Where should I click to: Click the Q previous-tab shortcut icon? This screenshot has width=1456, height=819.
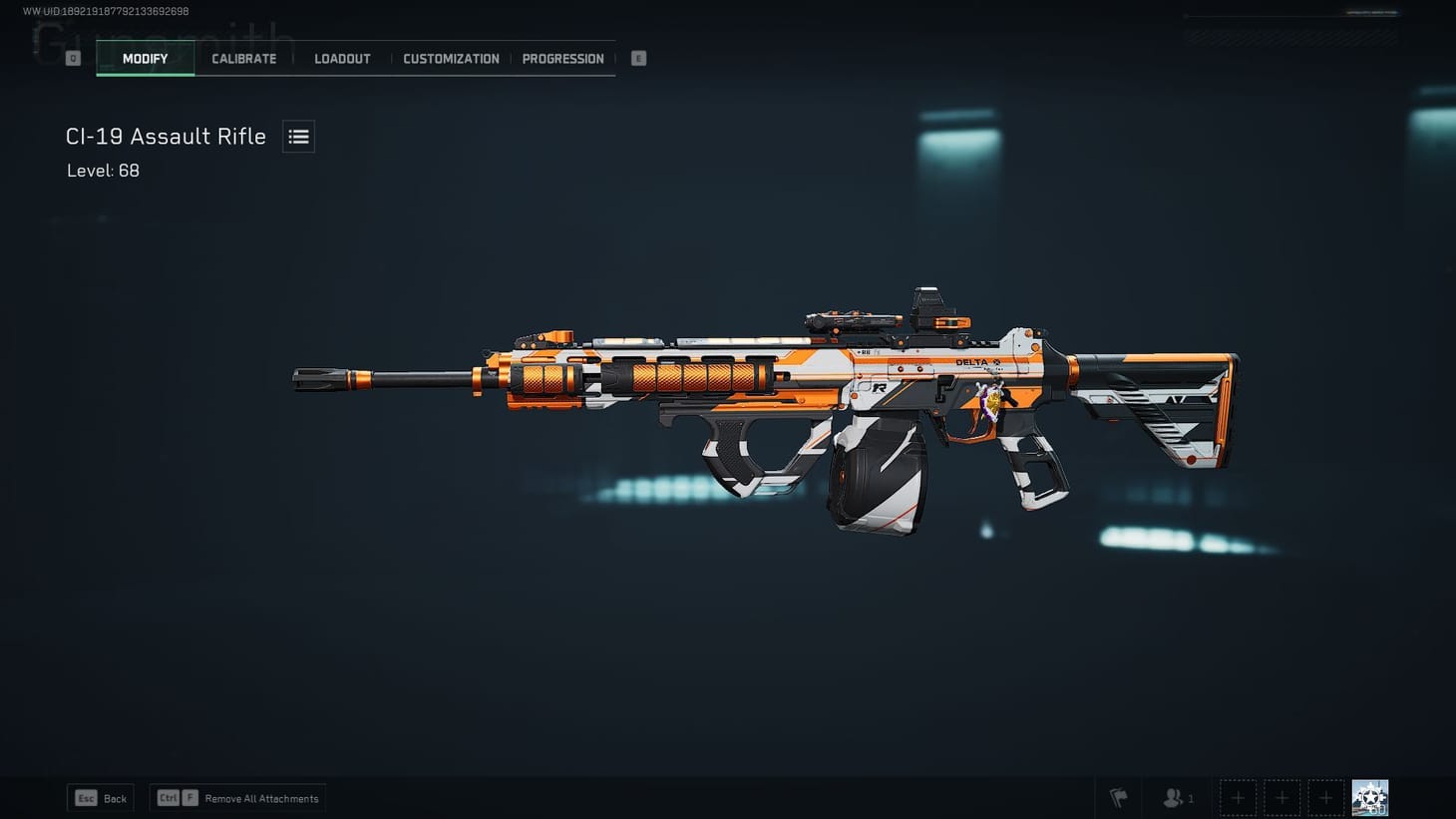pos(72,57)
